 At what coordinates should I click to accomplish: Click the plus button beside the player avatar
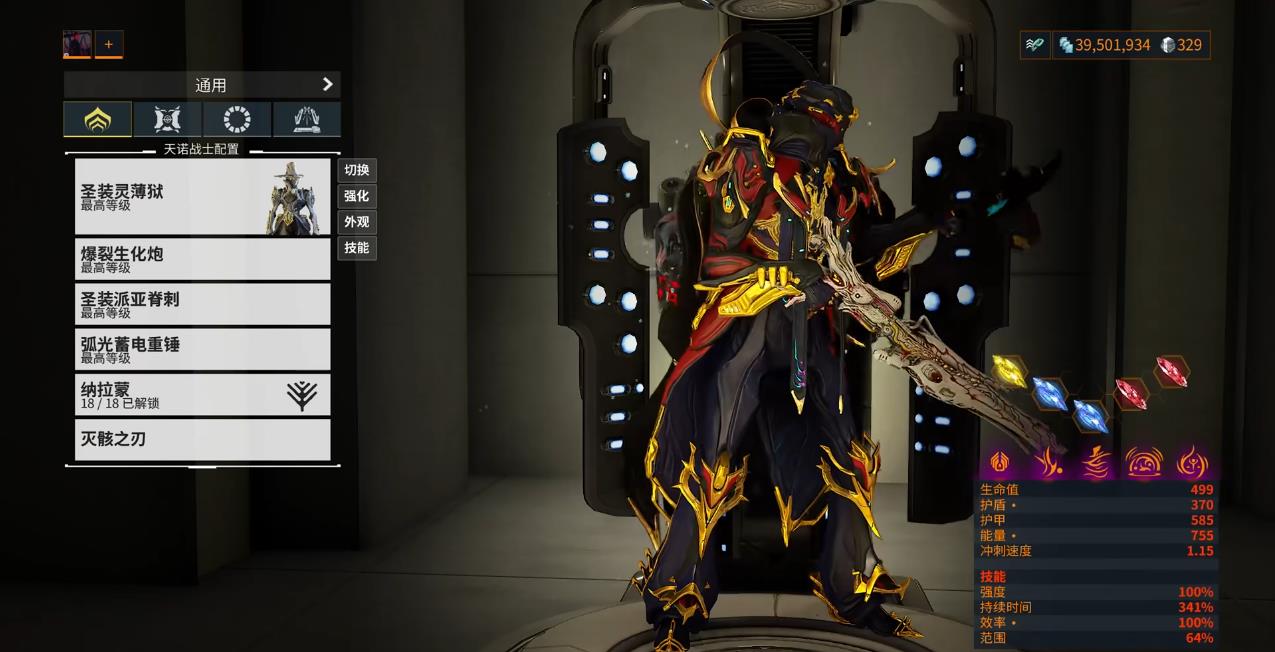(x=109, y=44)
